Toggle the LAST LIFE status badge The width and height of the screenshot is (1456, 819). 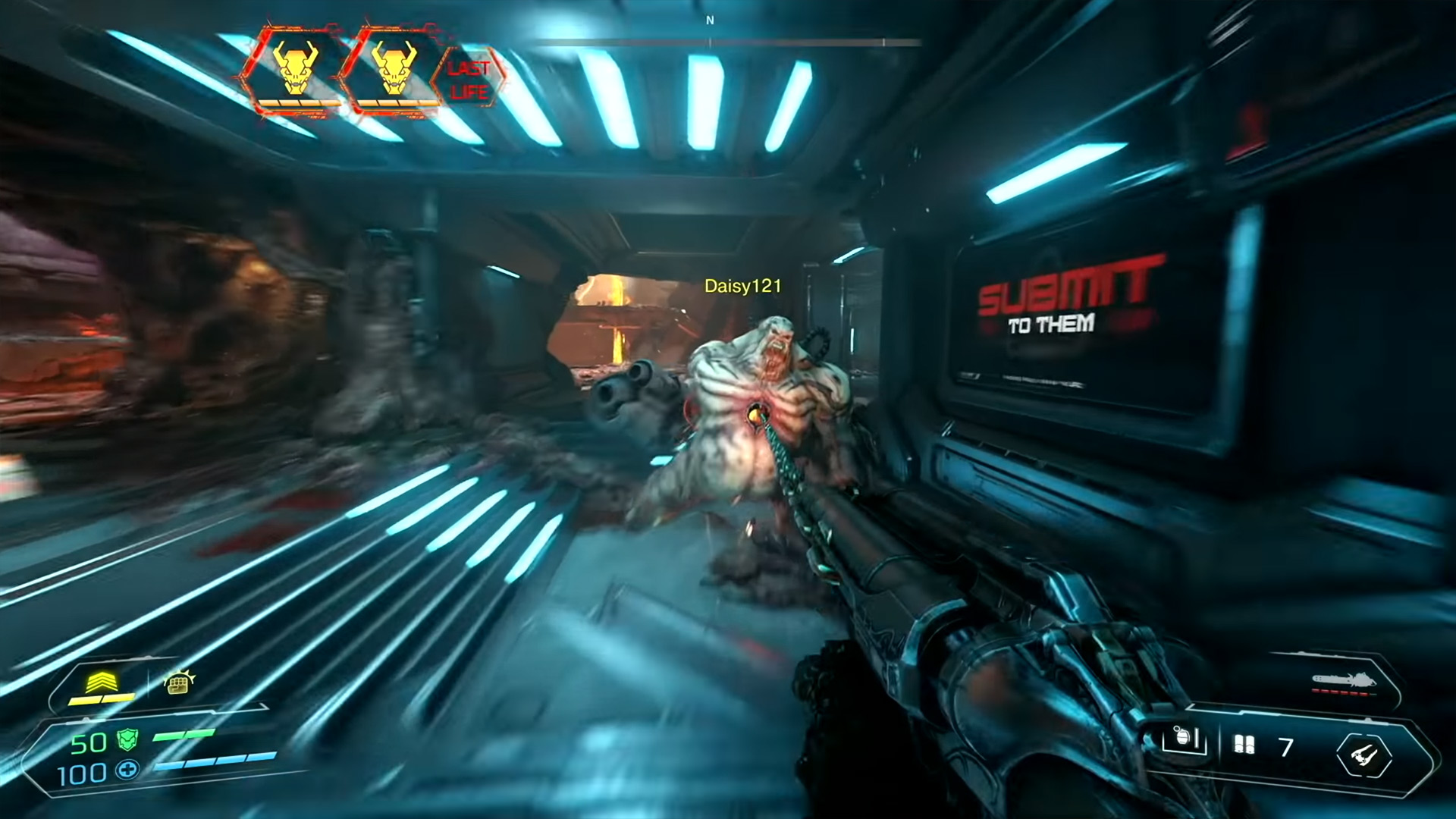click(x=470, y=80)
